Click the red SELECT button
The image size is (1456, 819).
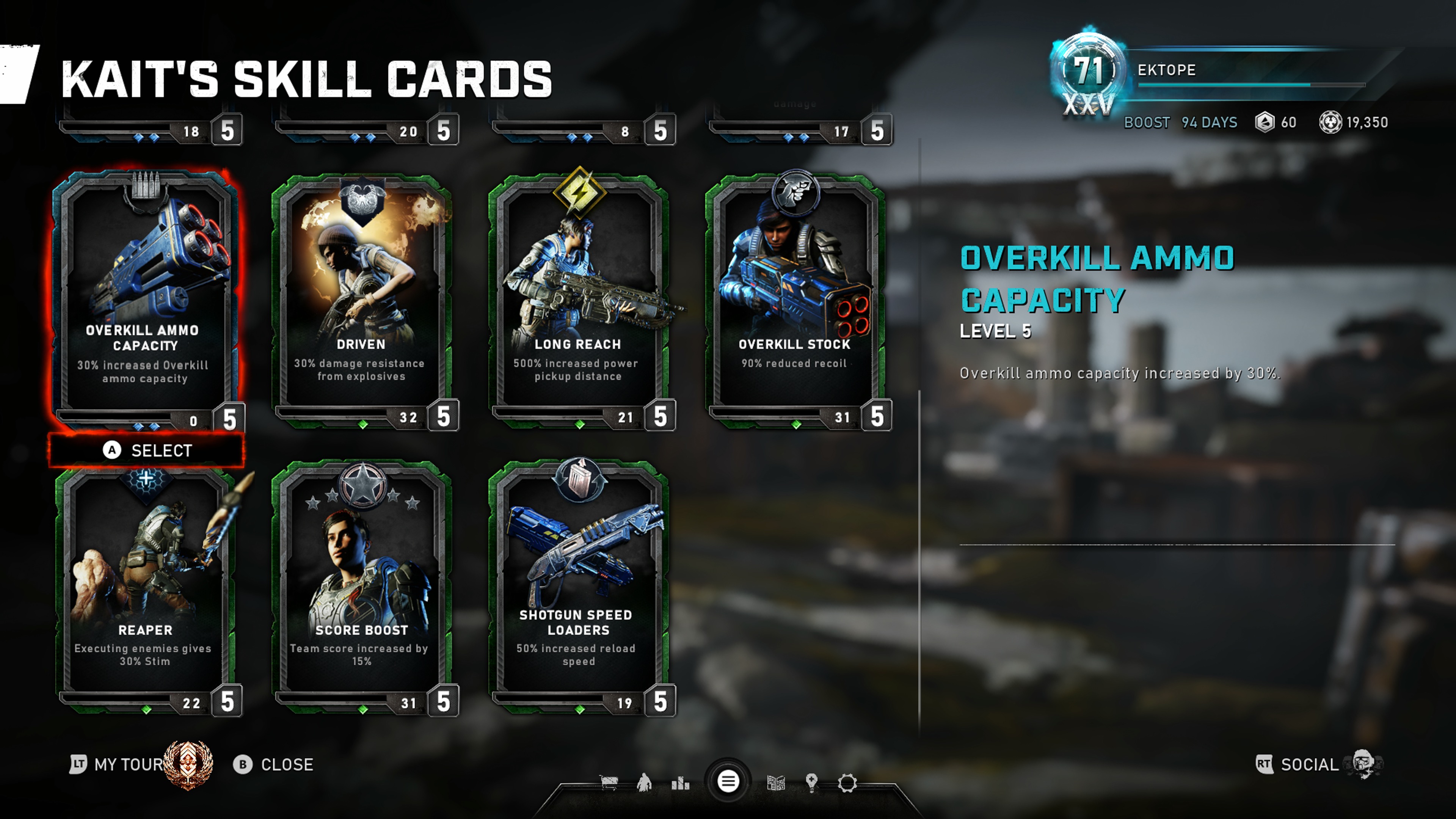tap(147, 450)
